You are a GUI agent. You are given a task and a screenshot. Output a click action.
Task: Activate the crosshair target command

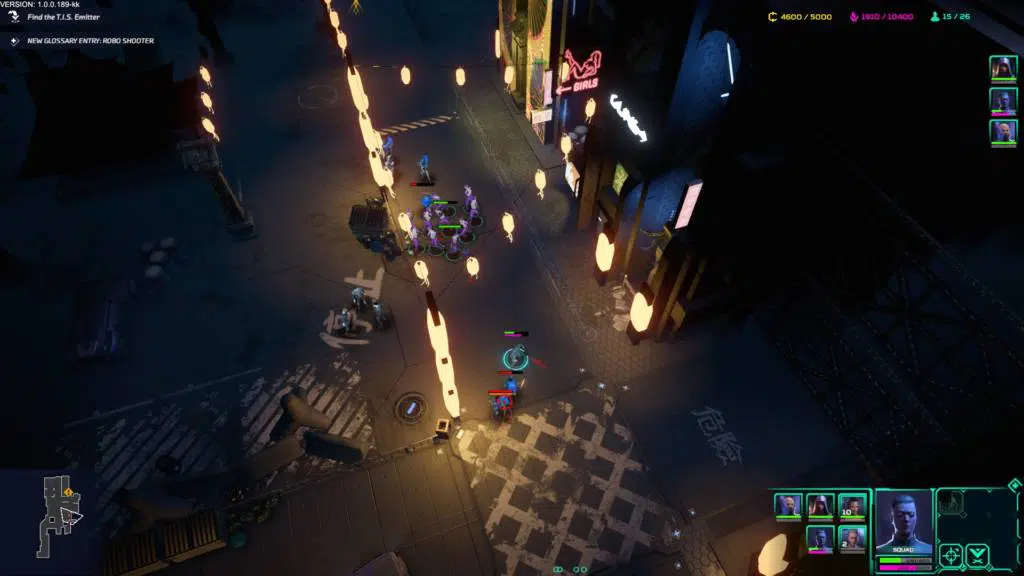pos(951,553)
